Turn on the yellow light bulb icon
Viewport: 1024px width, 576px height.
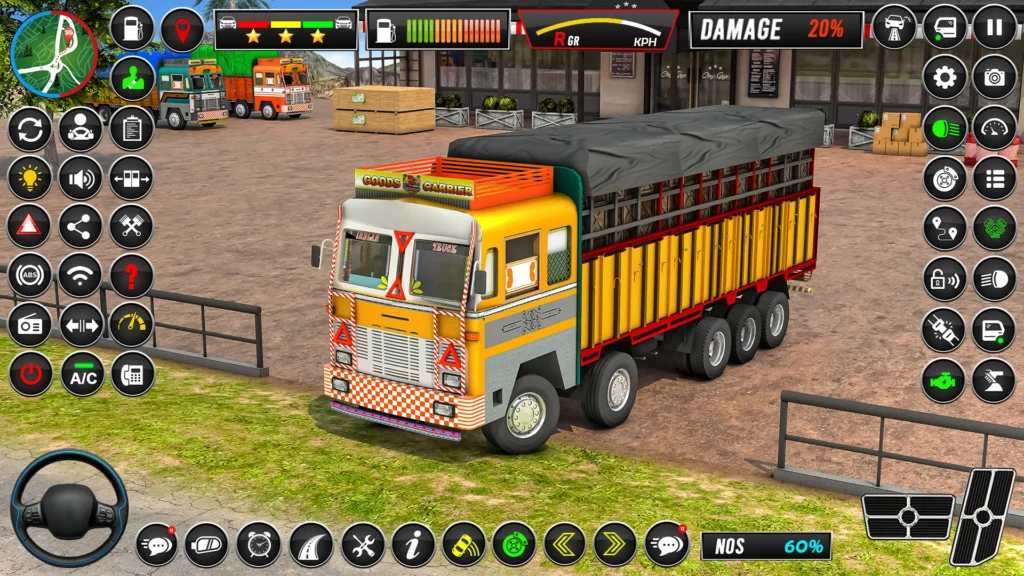click(29, 178)
